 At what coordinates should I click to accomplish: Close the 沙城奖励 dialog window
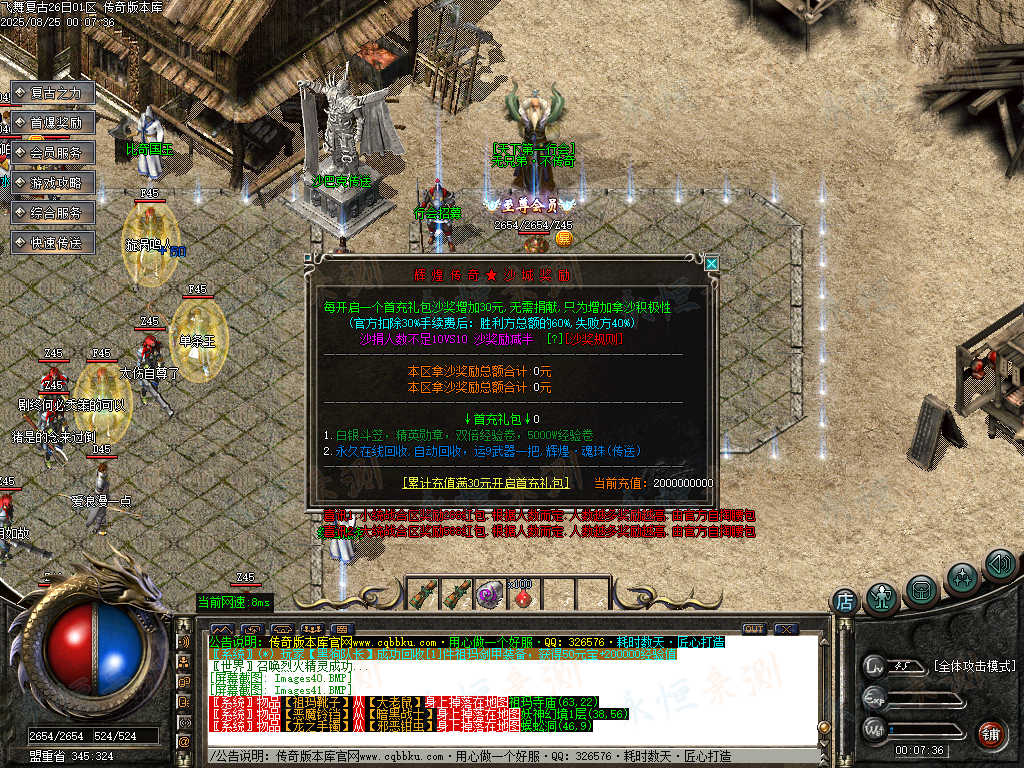711,264
